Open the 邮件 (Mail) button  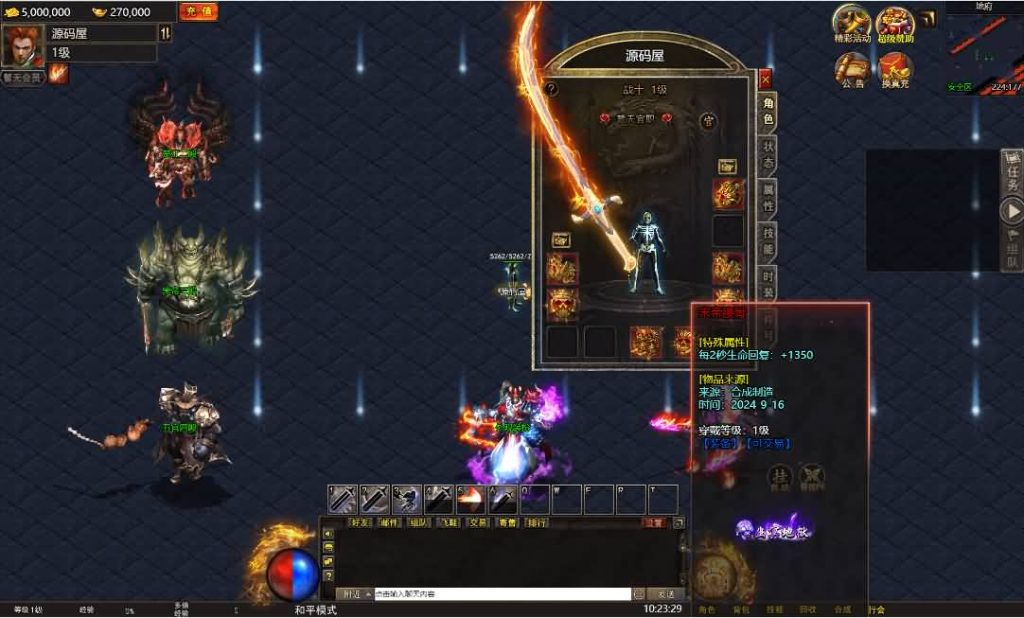point(391,522)
